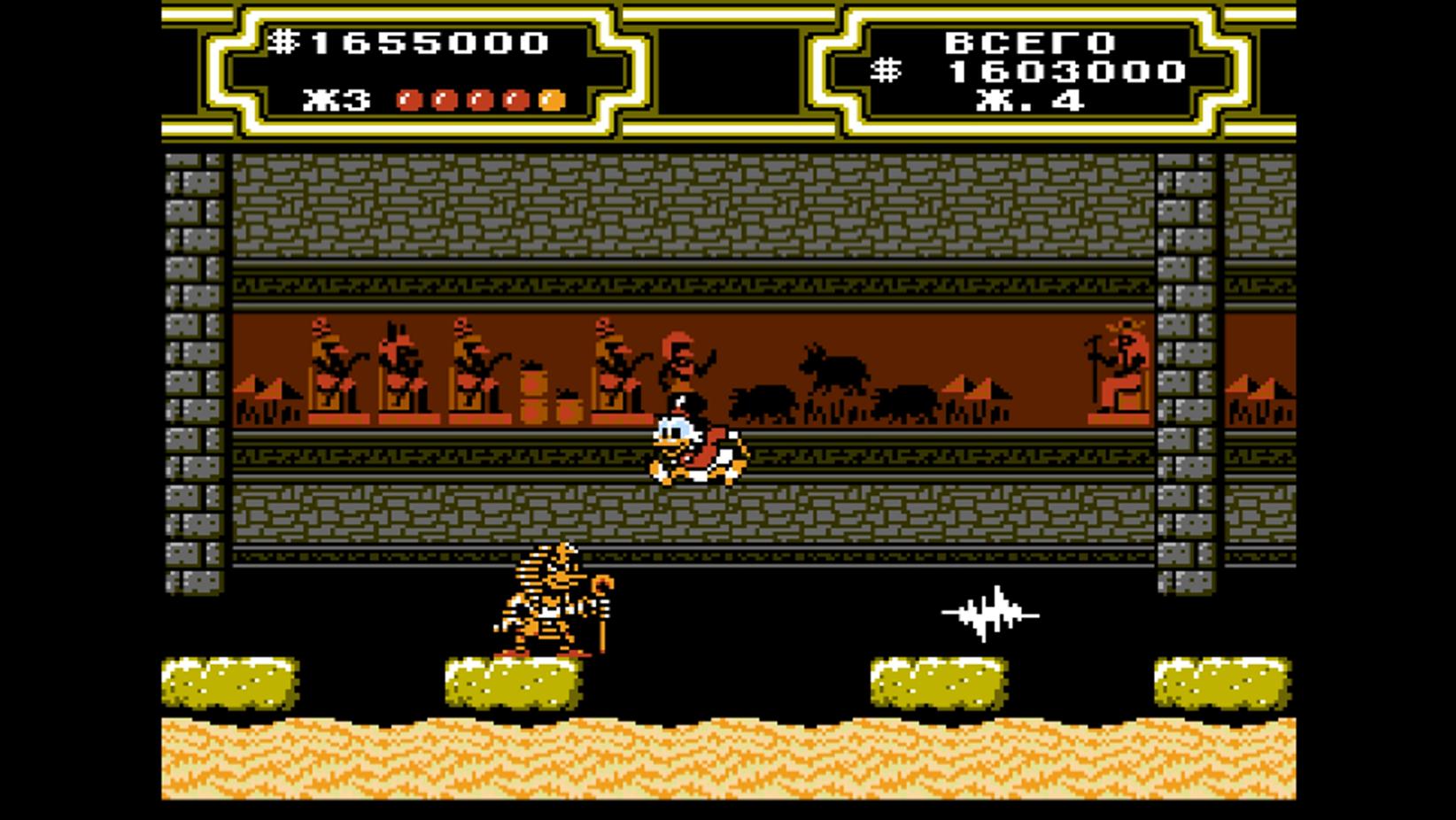Select the white sound-wave effect sprite
Image resolution: width=1456 pixels, height=820 pixels.
click(987, 611)
